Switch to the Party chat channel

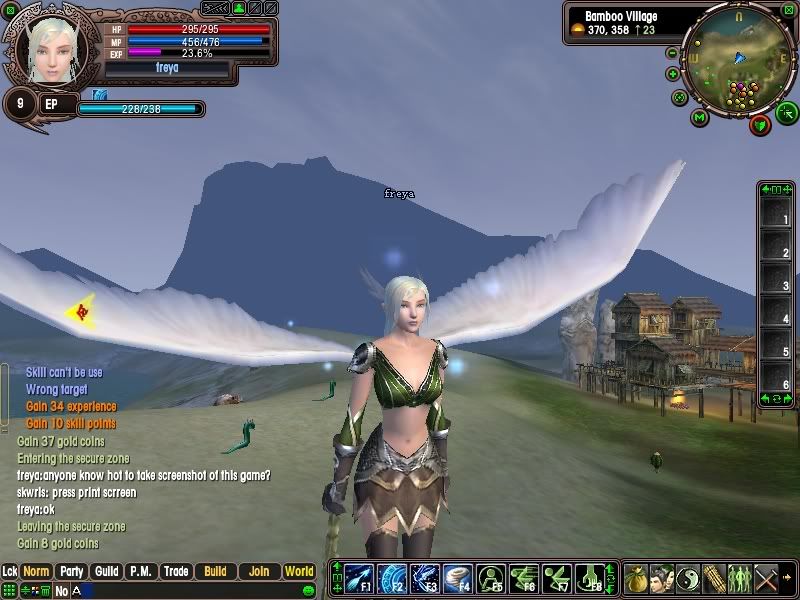(71, 572)
